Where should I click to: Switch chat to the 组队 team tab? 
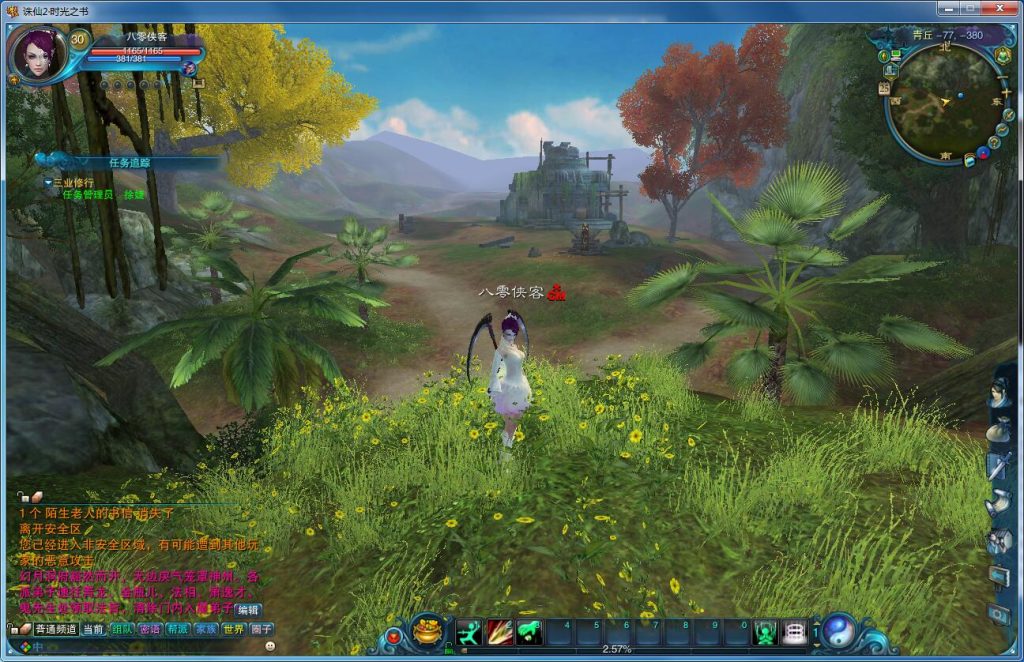122,630
